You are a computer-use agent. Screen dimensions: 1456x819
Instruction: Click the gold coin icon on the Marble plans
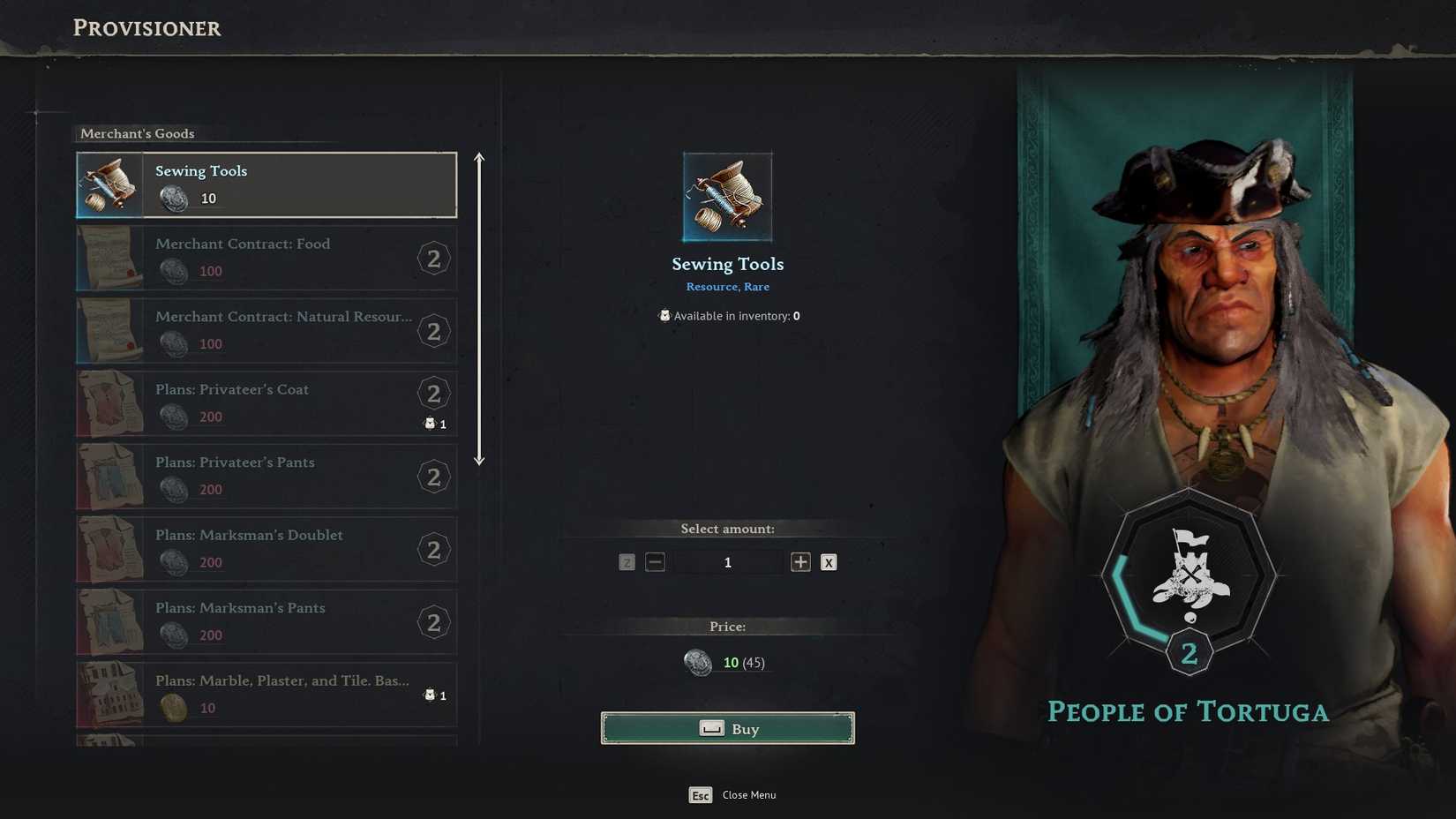click(173, 708)
